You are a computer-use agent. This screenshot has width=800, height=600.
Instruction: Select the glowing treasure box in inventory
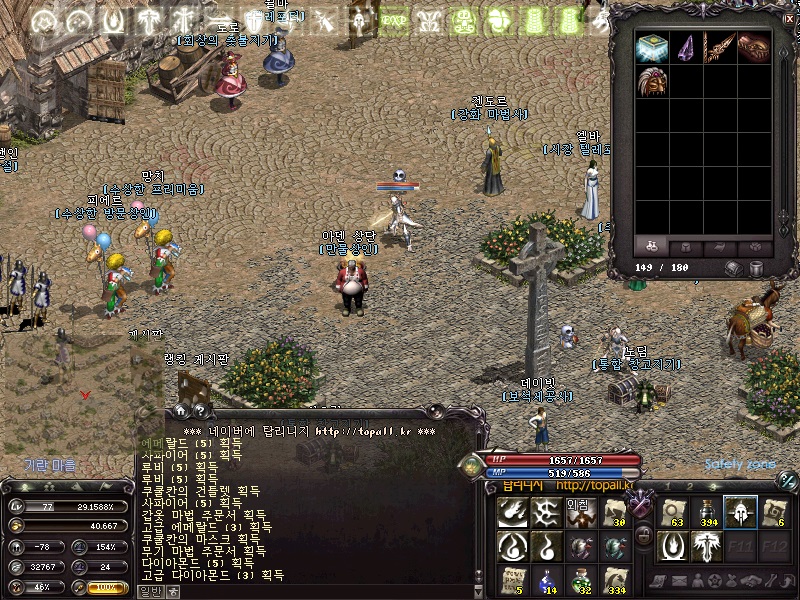[651, 48]
